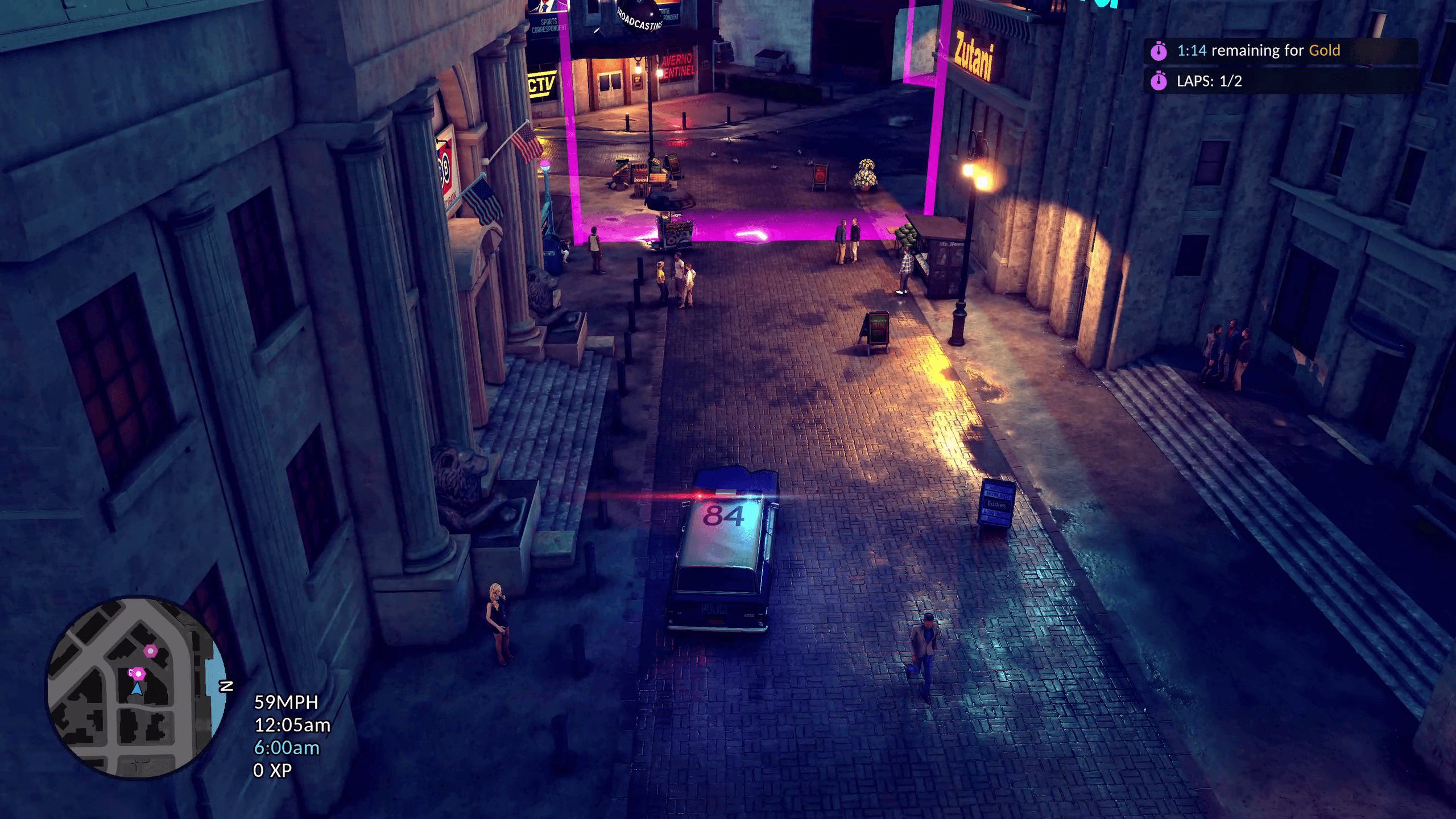Expand the 1:14 remaining for Gold panel
Viewport: 1456px width, 819px height.
coord(1251,50)
